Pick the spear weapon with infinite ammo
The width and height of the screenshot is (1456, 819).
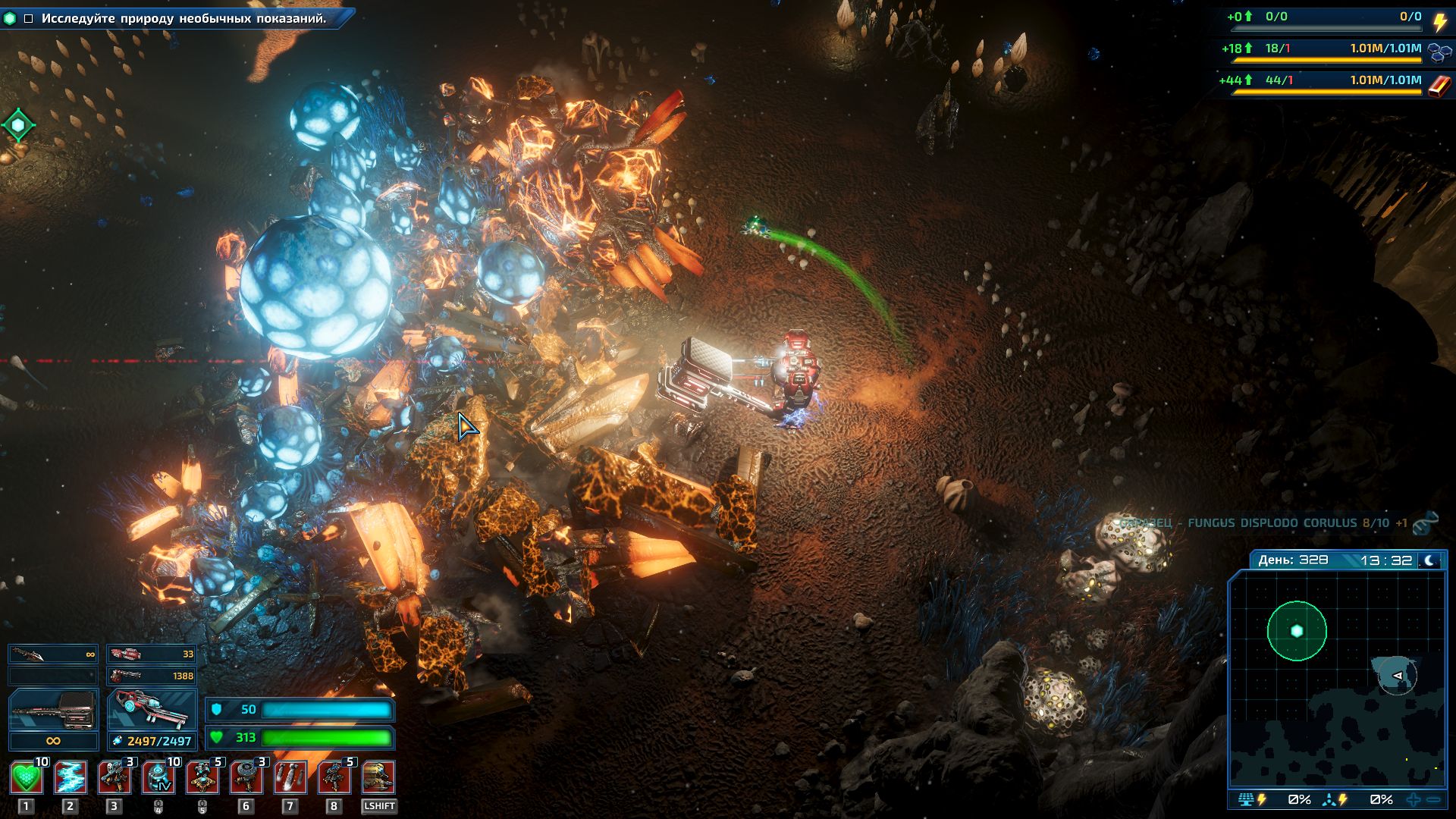tap(53, 654)
